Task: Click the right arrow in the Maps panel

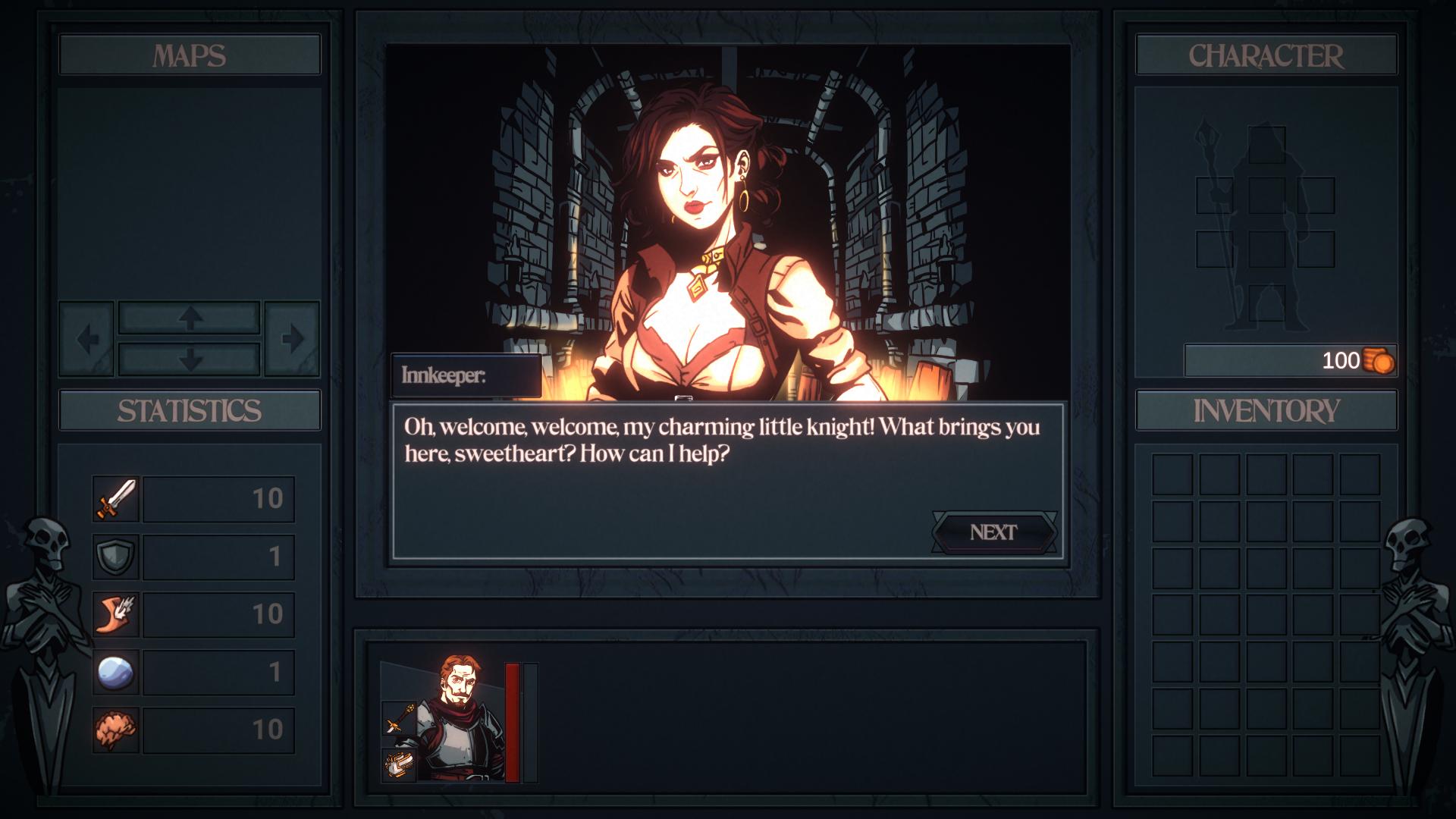Action: coord(294,339)
